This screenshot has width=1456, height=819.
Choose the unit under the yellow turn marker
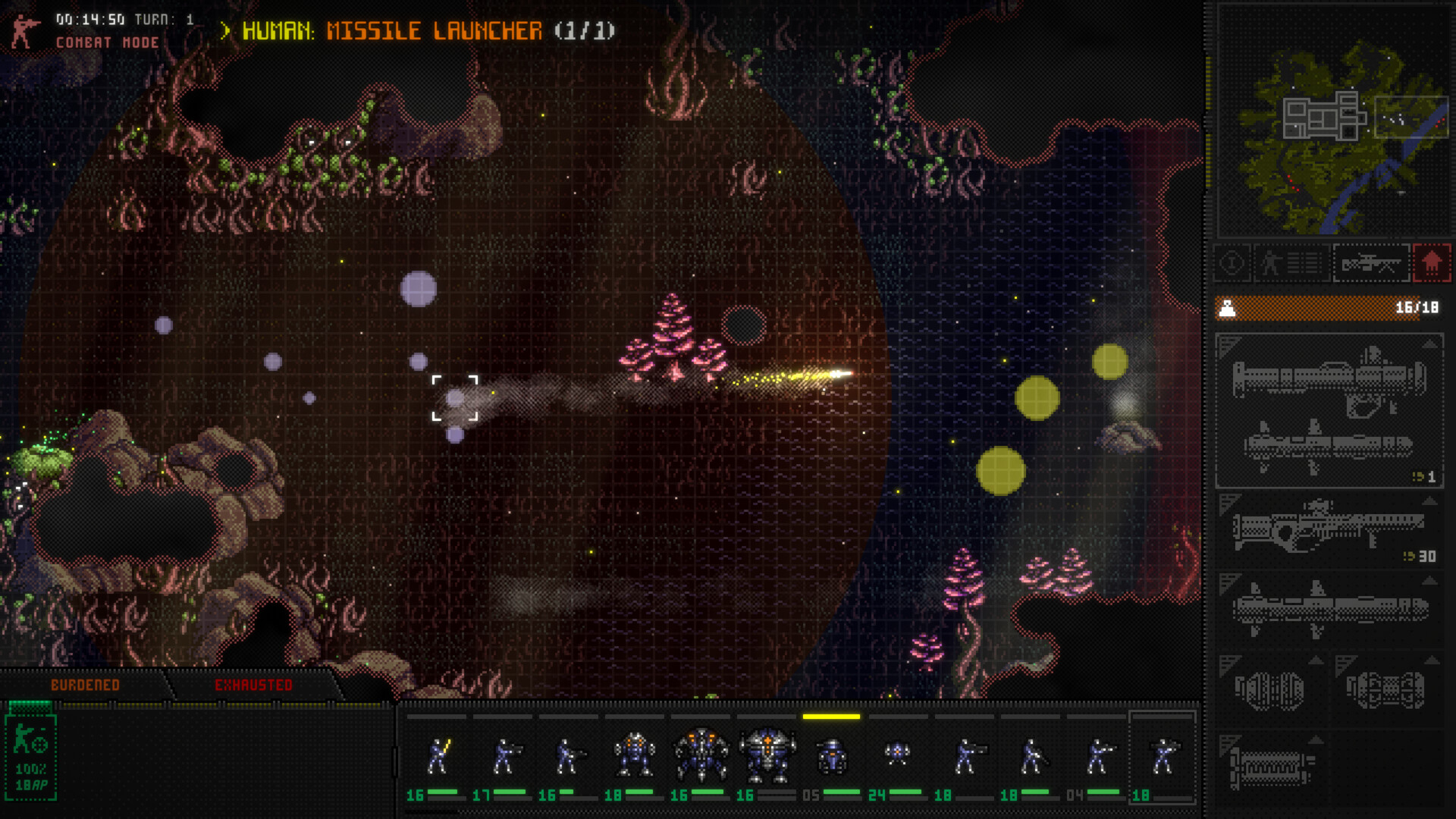tap(832, 757)
